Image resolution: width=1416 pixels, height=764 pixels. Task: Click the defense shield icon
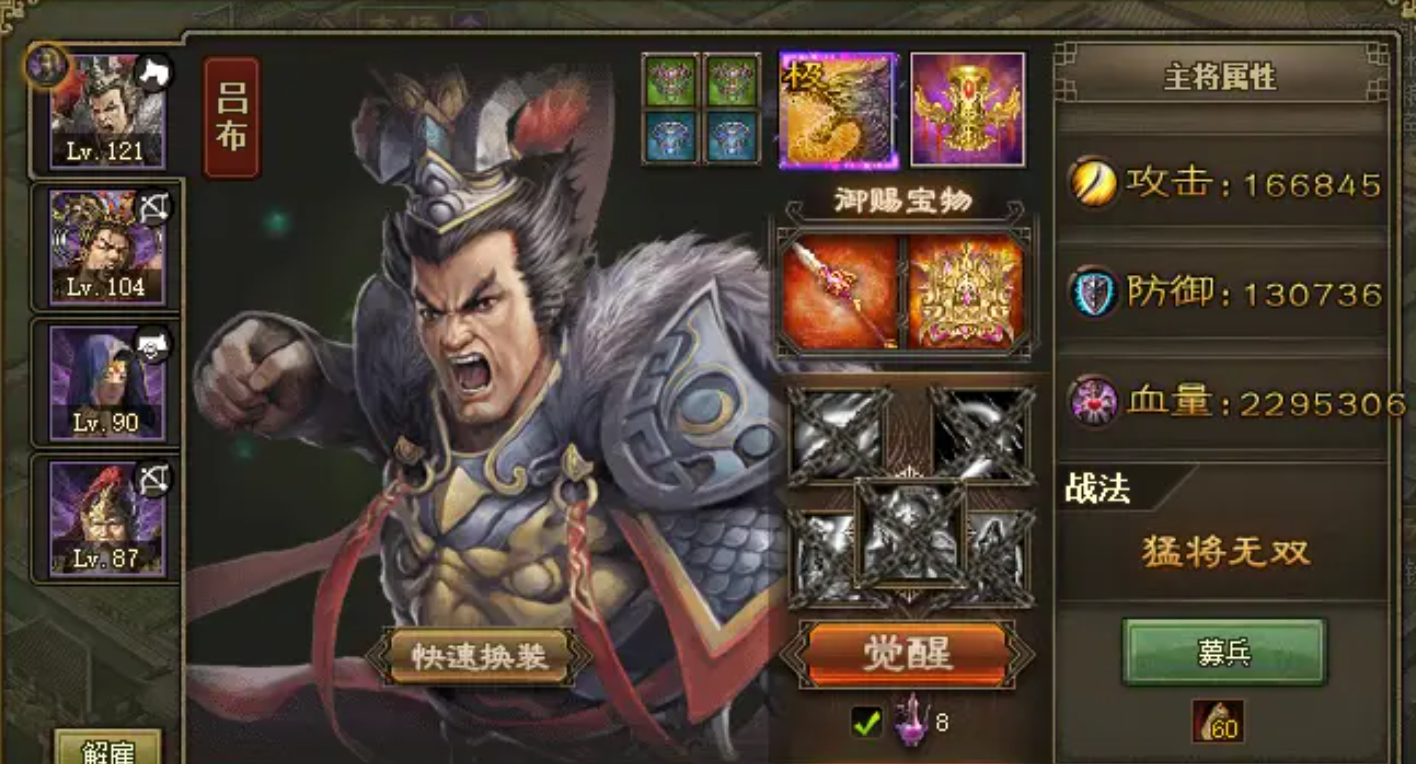1093,292
